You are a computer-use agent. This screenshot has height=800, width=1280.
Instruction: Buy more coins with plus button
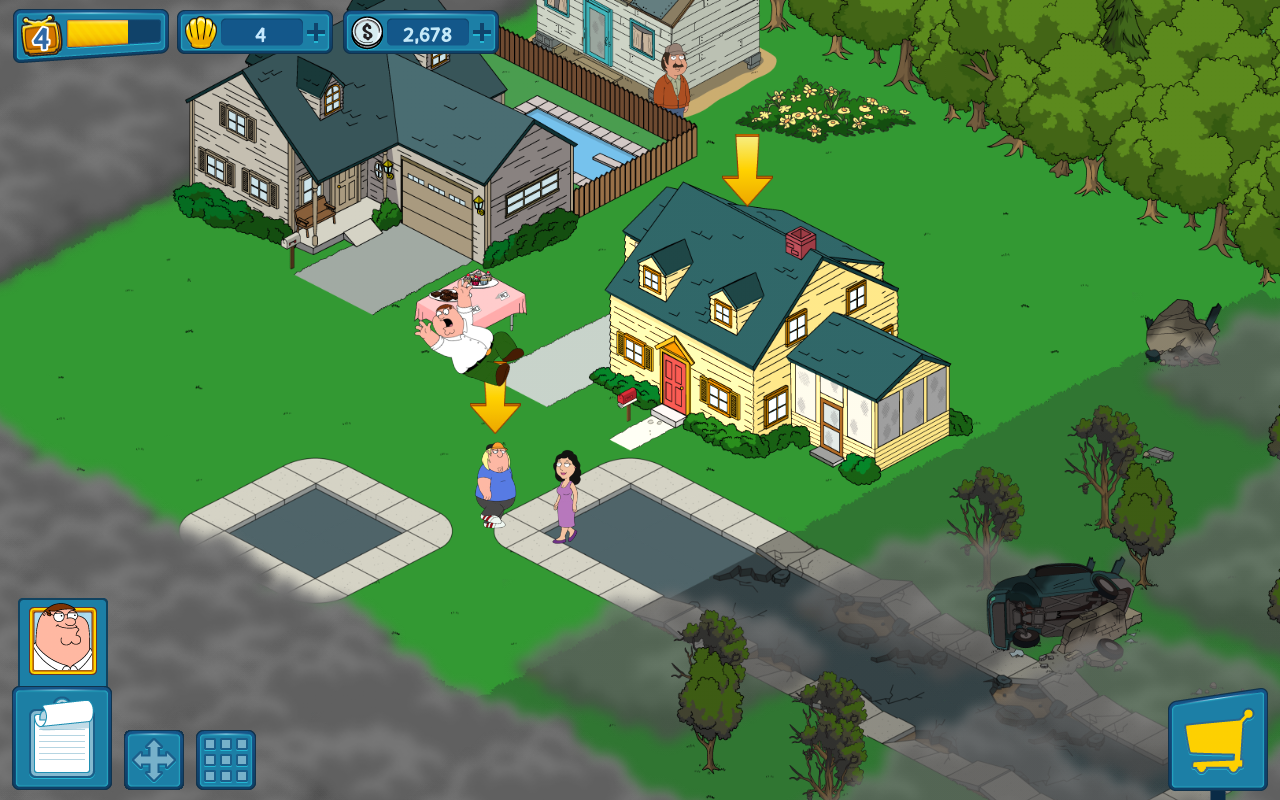(482, 33)
